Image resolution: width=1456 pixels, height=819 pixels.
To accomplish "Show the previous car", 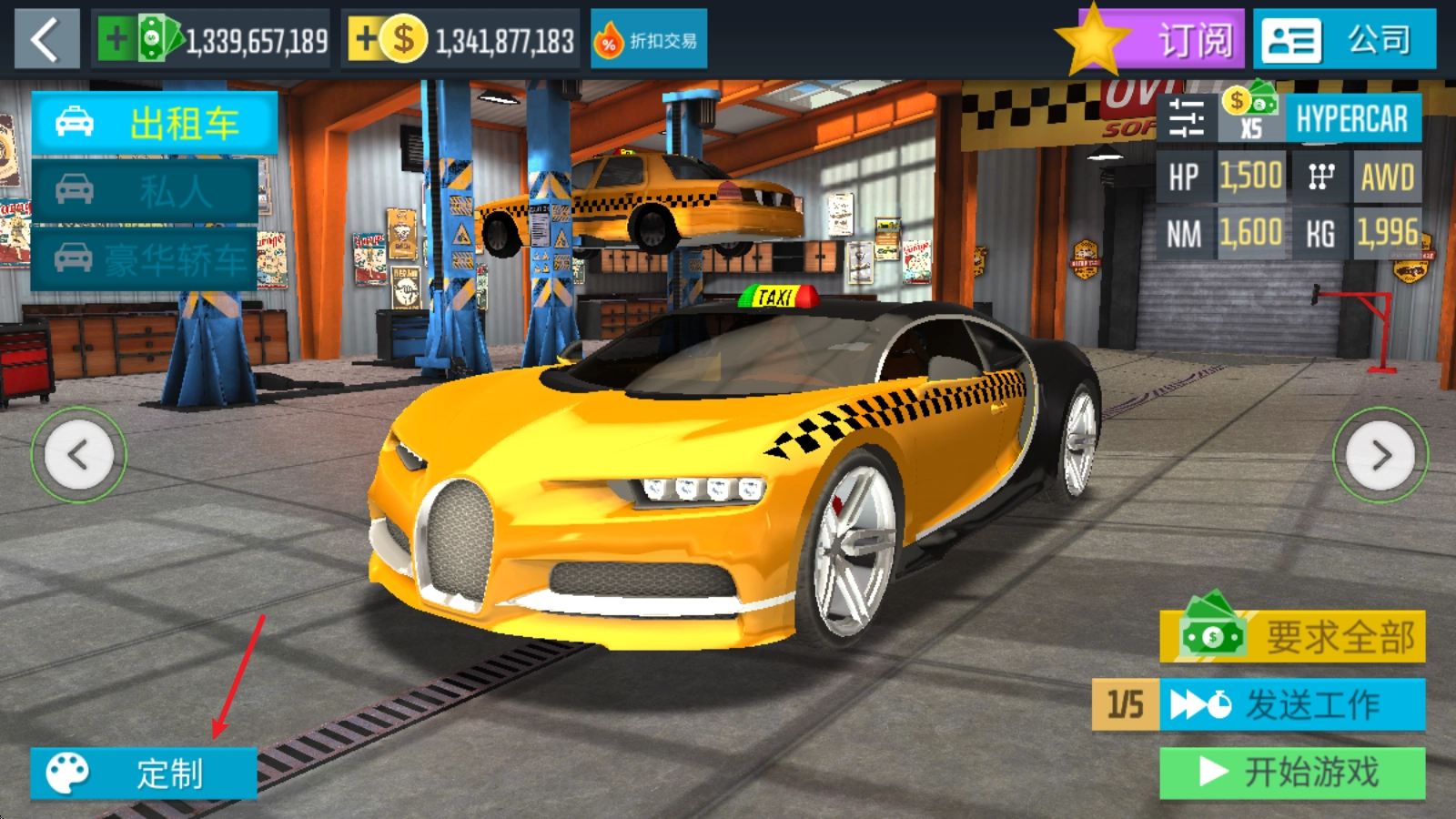I will coord(79,454).
